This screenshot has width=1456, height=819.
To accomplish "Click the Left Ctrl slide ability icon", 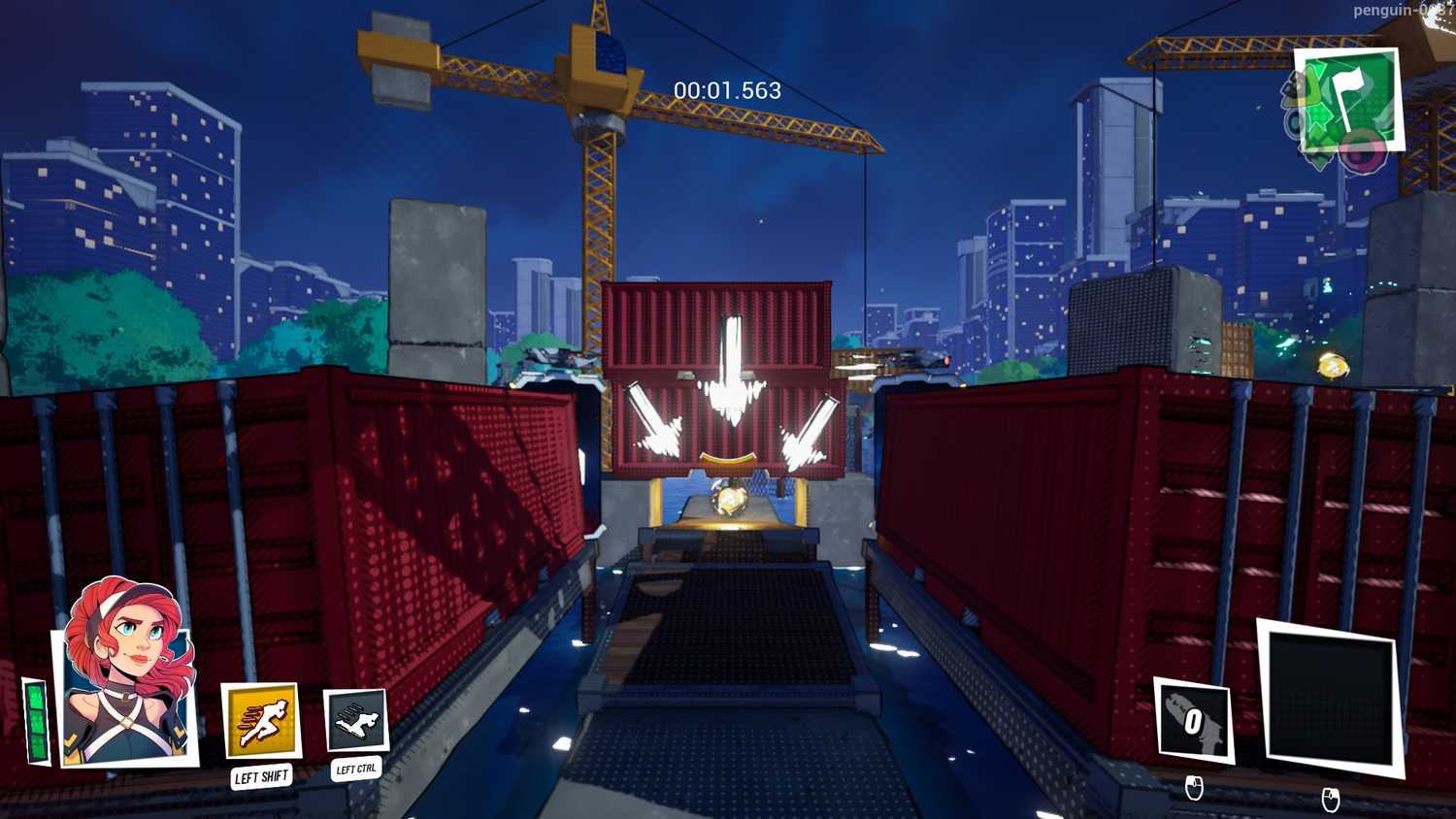I will point(355,720).
